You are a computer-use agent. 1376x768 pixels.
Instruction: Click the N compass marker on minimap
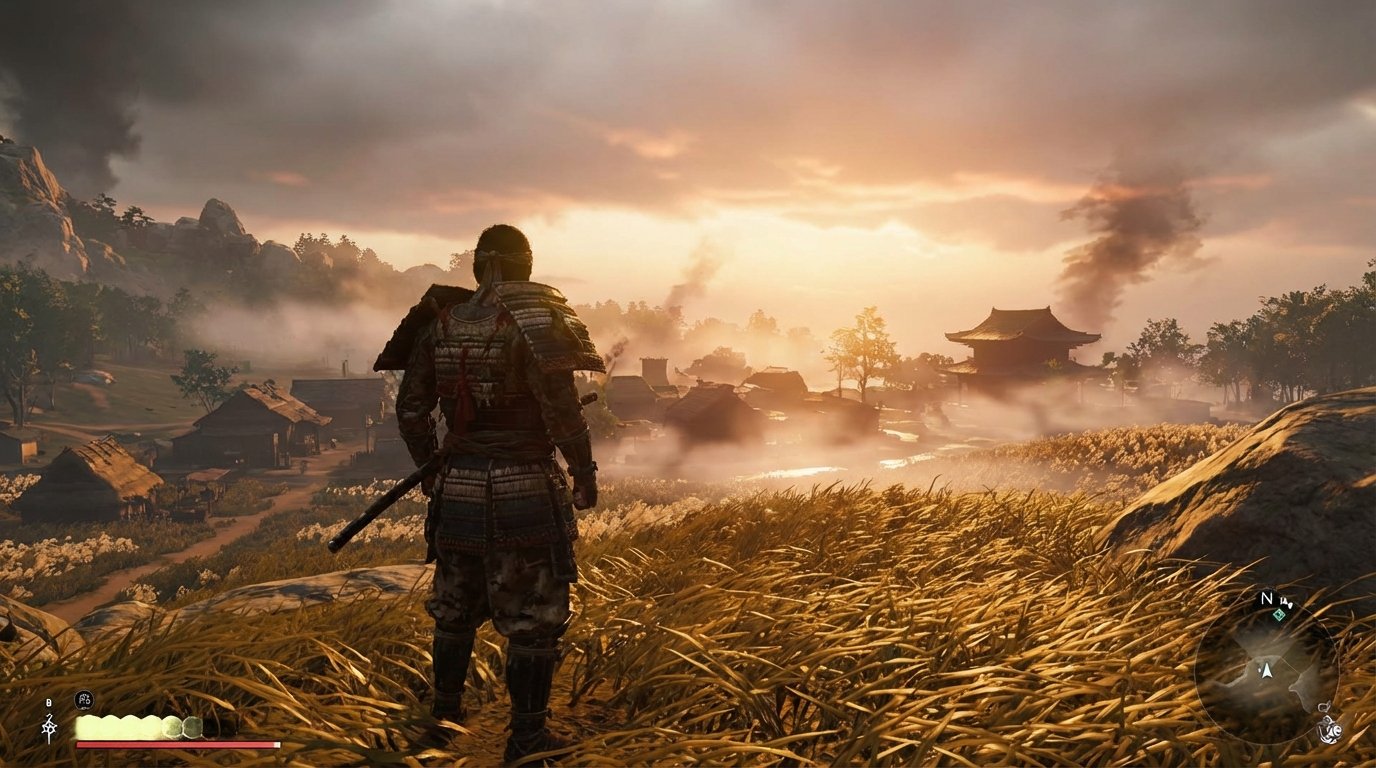[1266, 598]
